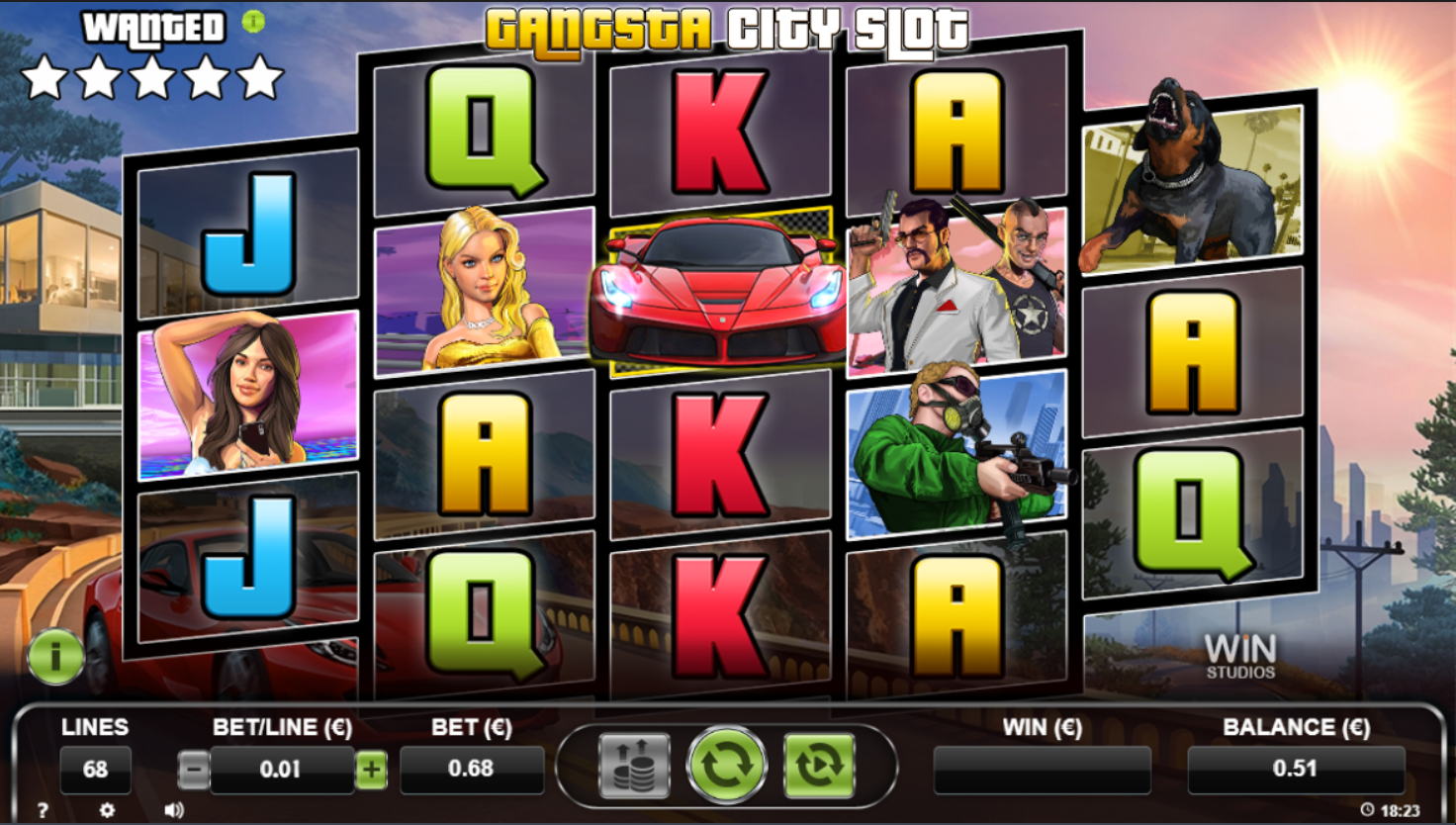Toggle sound with the speaker icon

[174, 810]
